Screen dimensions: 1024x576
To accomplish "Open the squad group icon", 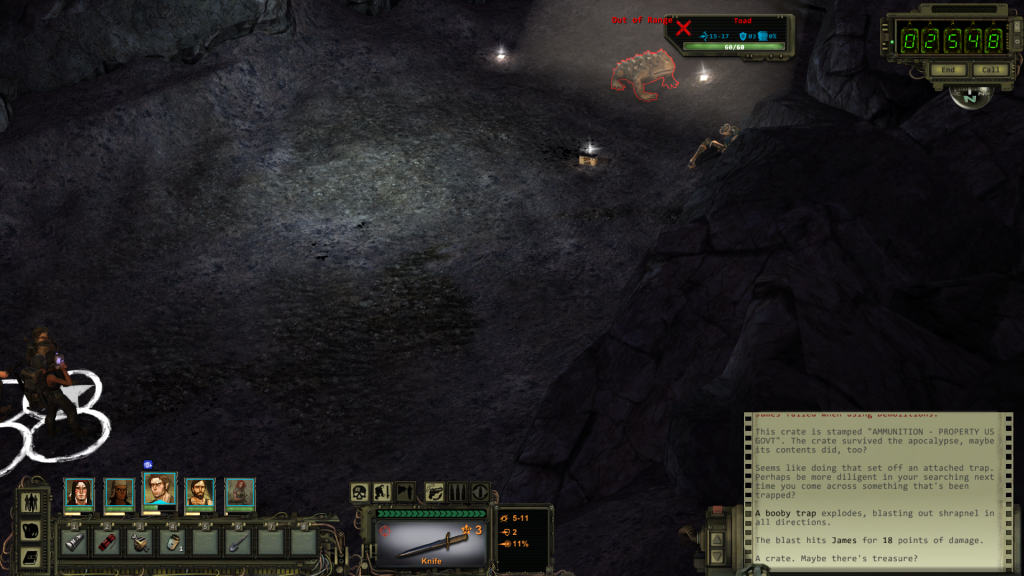I will (30, 503).
